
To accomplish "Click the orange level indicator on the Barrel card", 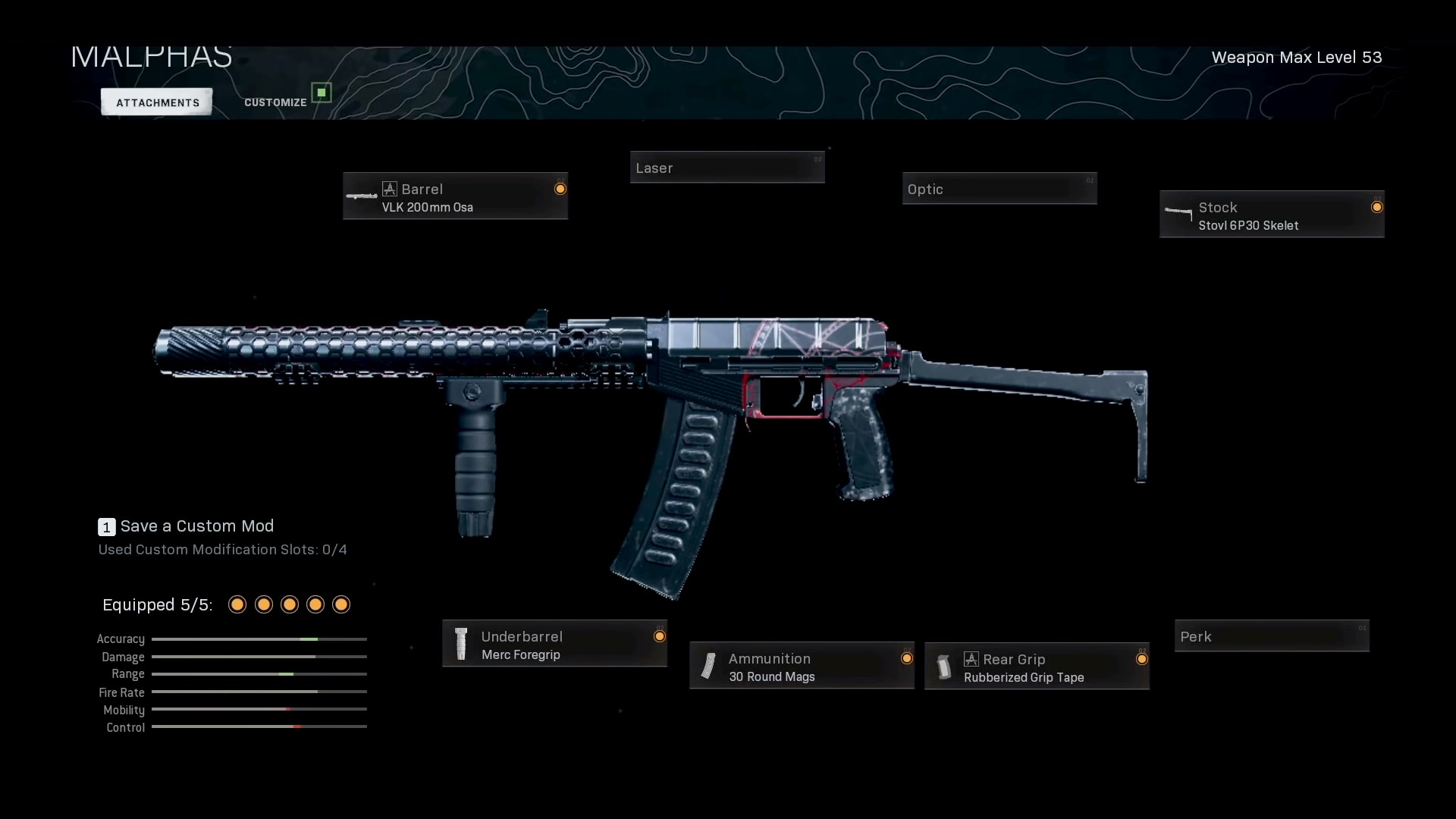I will coord(561,189).
